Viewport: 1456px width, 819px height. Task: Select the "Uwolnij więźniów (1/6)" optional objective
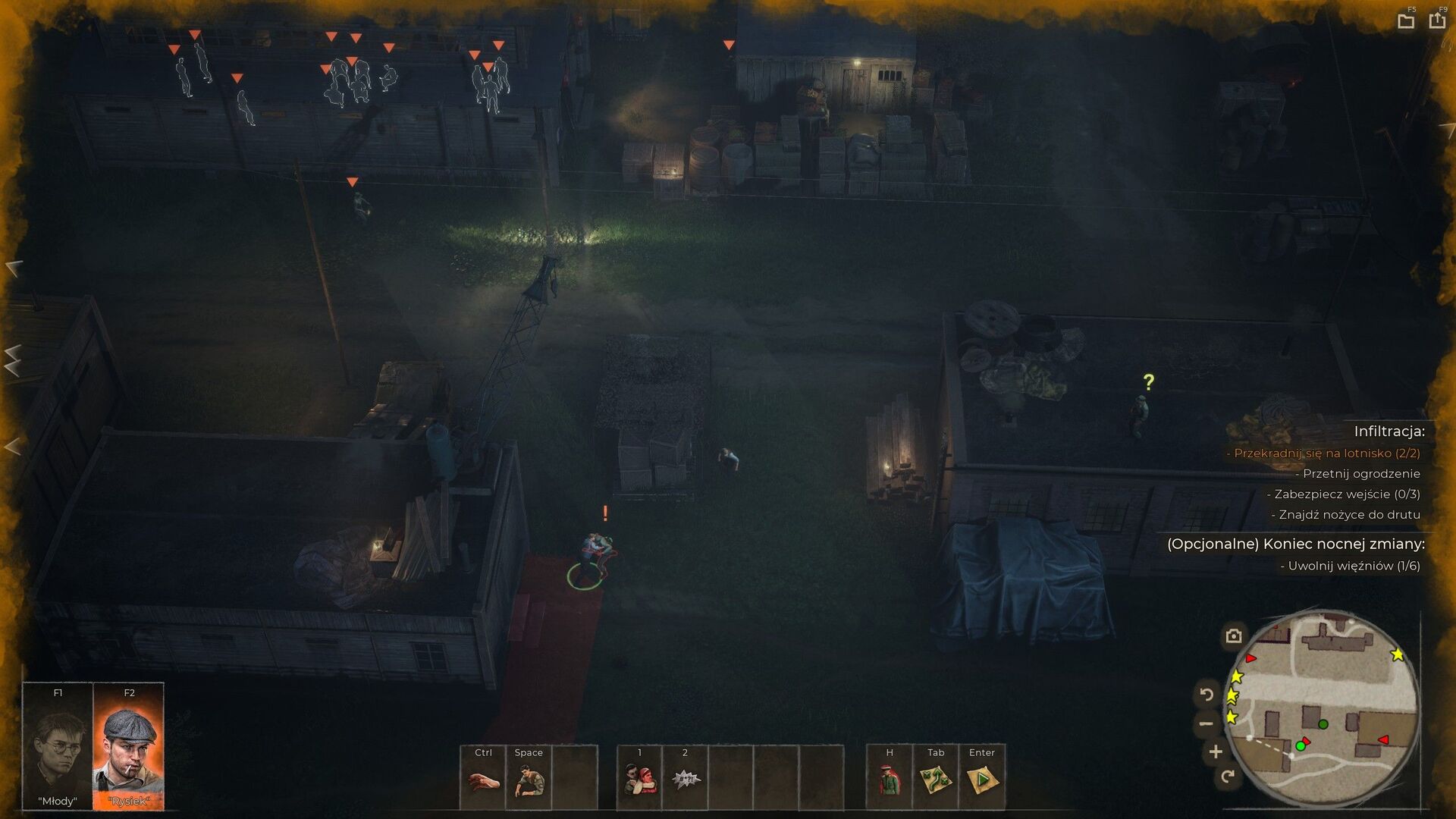(1354, 566)
